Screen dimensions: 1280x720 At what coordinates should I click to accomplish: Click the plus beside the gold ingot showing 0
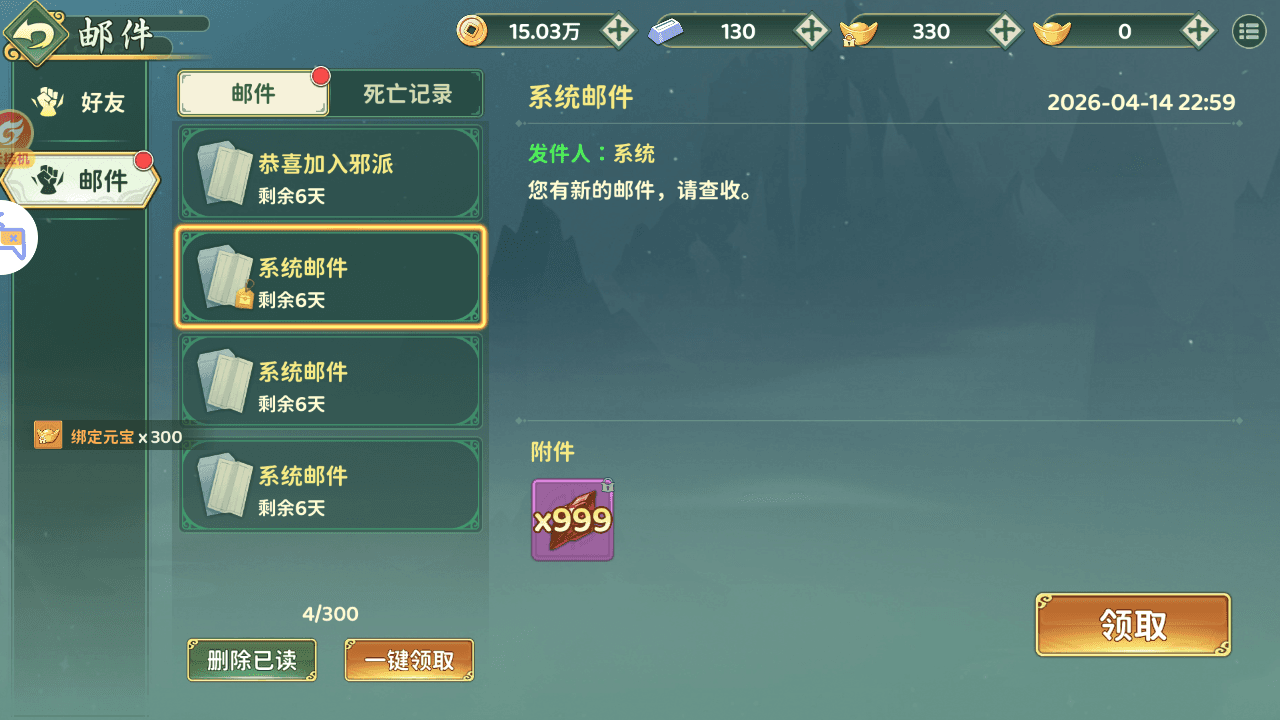pos(1197,31)
